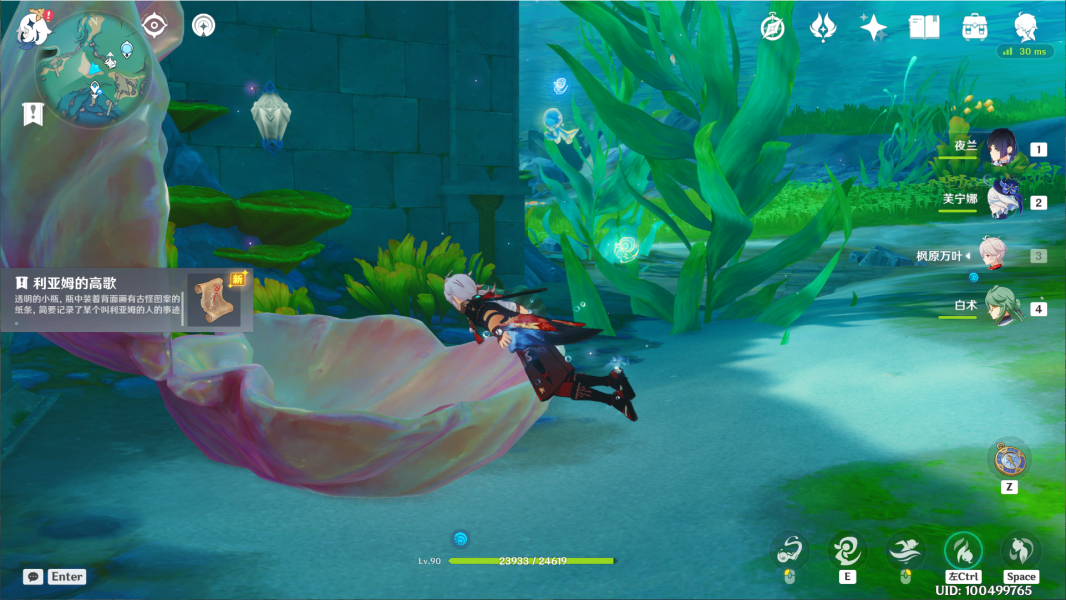Viewport: 1066px width, 600px height.
Task: Open the four-pointed star wish icon
Action: (x=873, y=27)
